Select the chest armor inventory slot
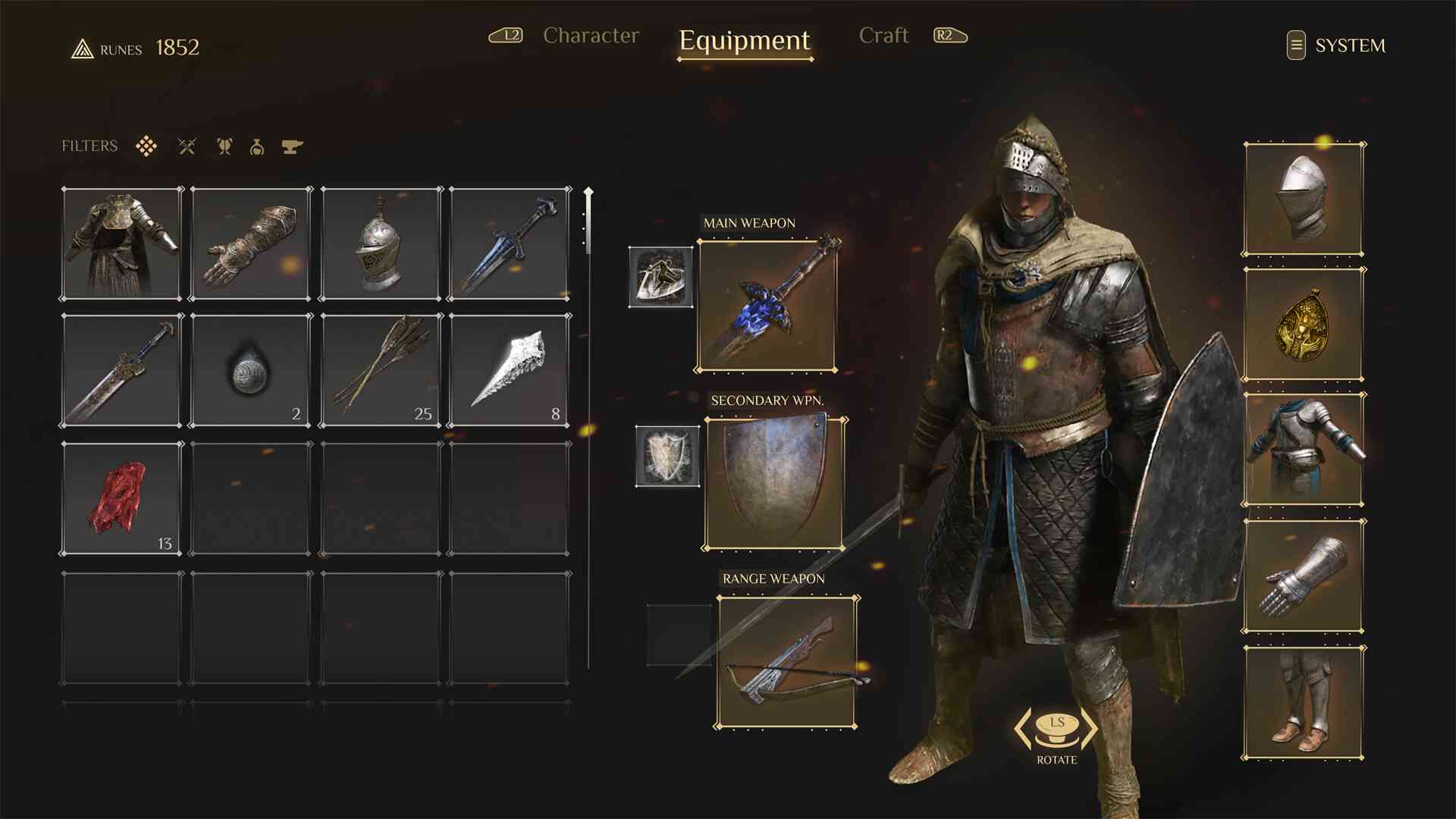 [x=122, y=243]
